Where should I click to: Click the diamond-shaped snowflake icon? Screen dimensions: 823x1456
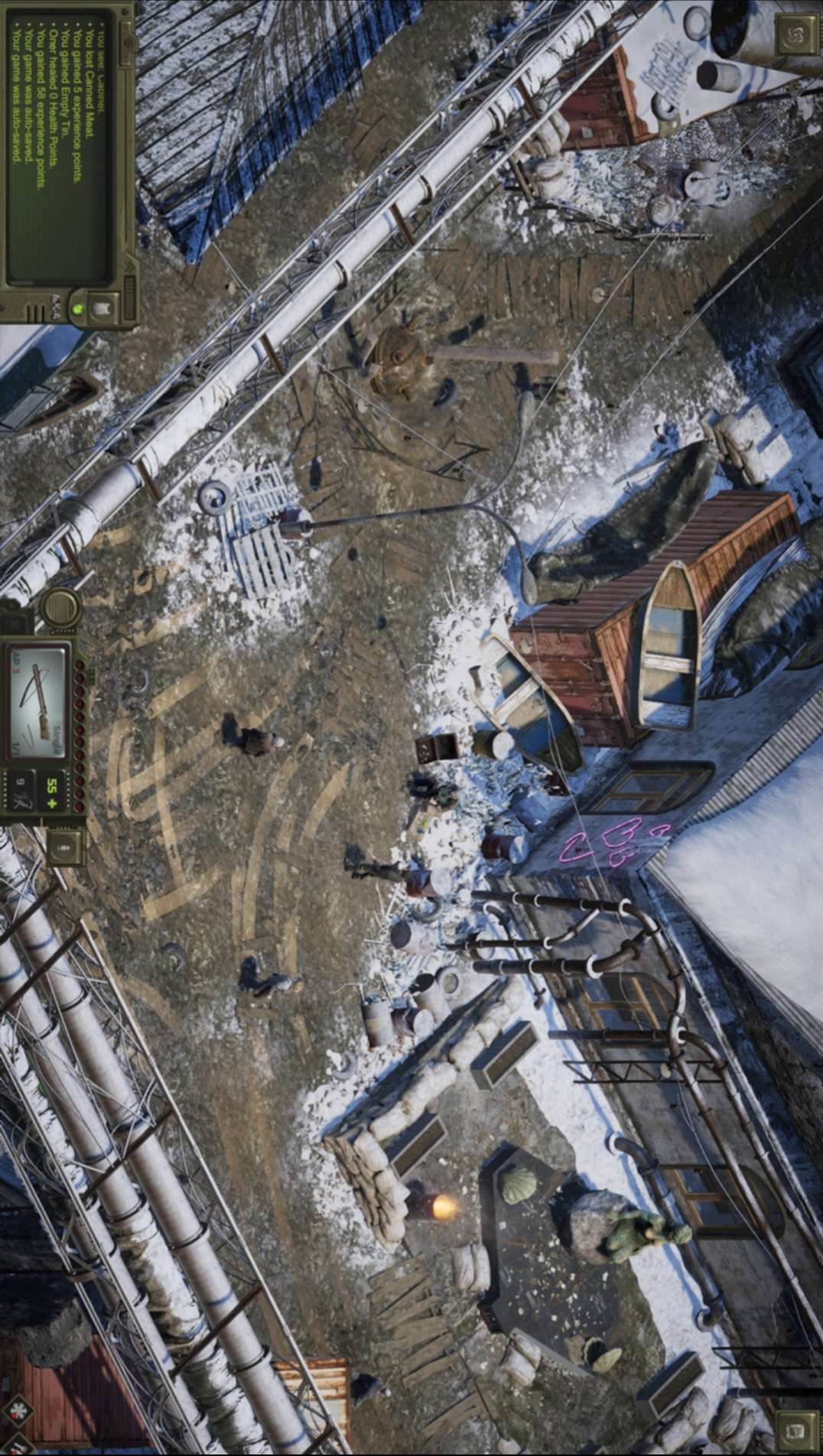17,1412
